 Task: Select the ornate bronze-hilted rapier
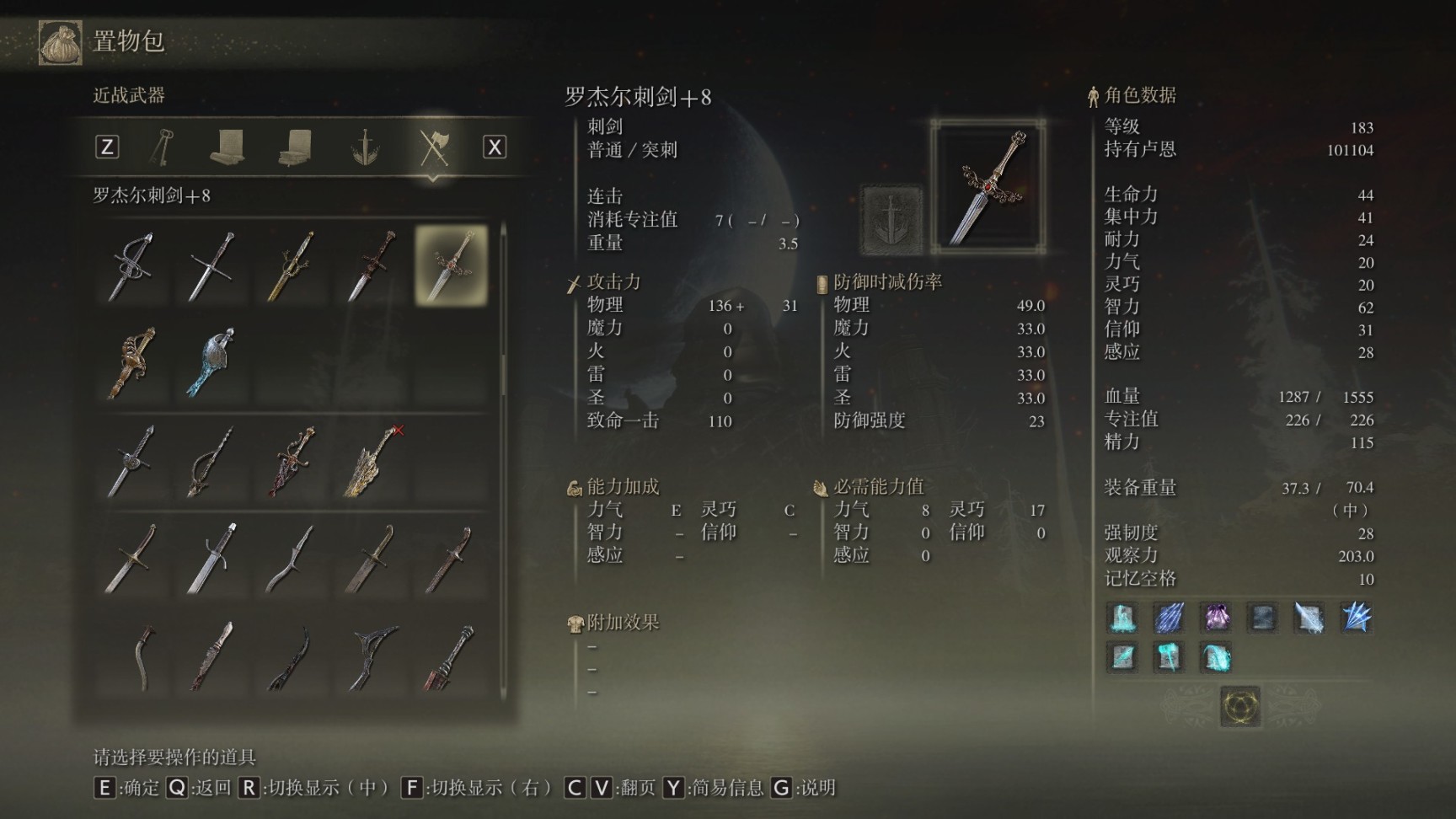(x=131, y=362)
